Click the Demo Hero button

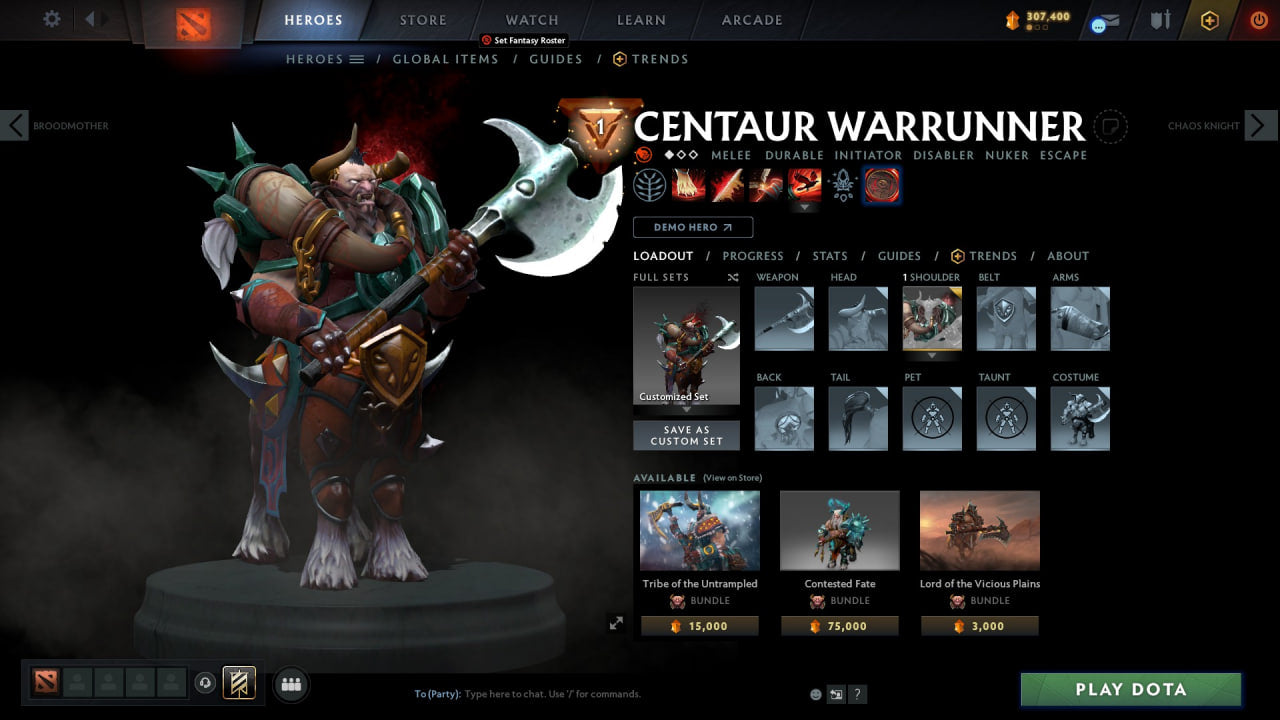(x=692, y=227)
